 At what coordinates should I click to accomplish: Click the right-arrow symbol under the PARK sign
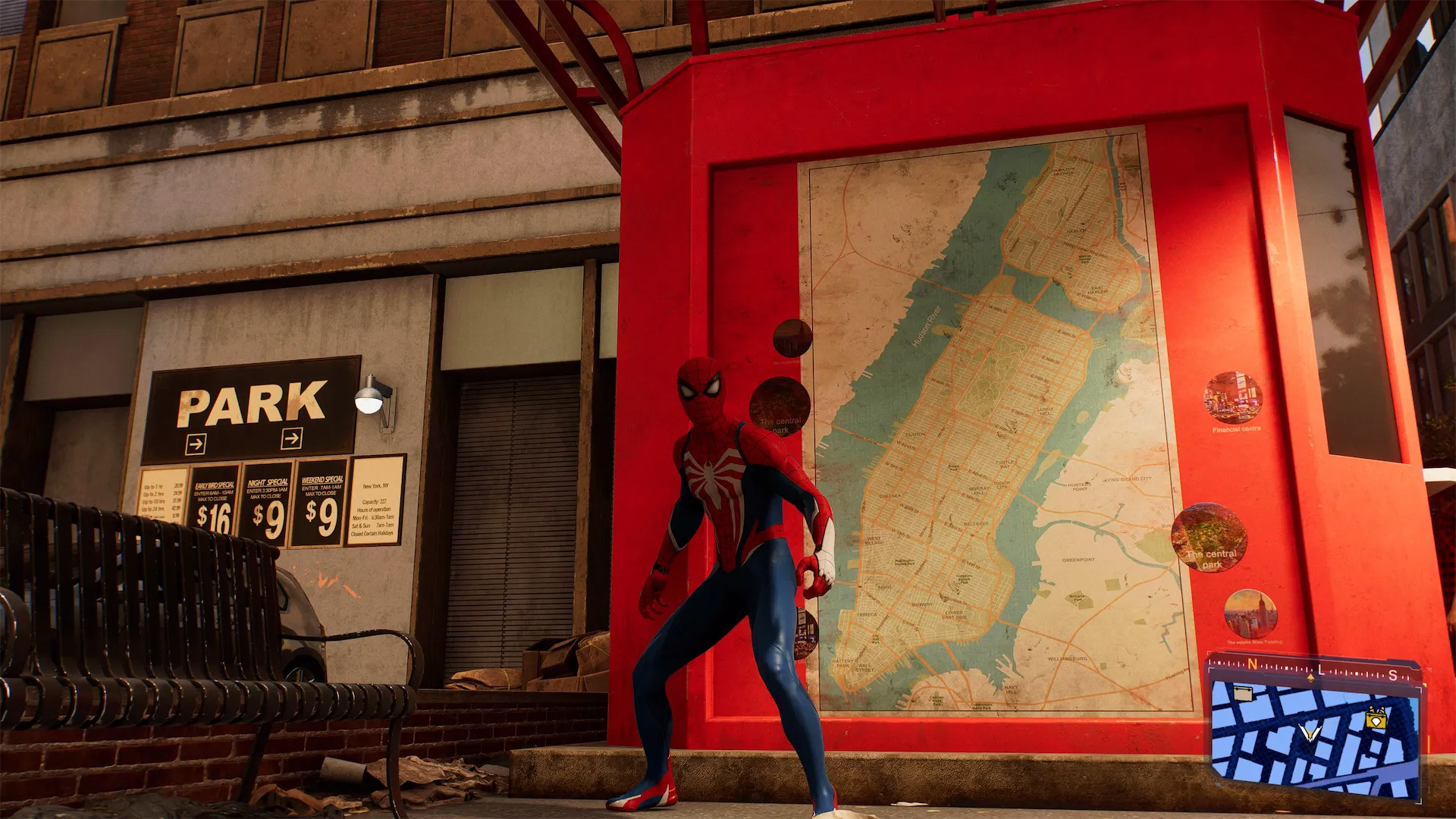(x=292, y=438)
